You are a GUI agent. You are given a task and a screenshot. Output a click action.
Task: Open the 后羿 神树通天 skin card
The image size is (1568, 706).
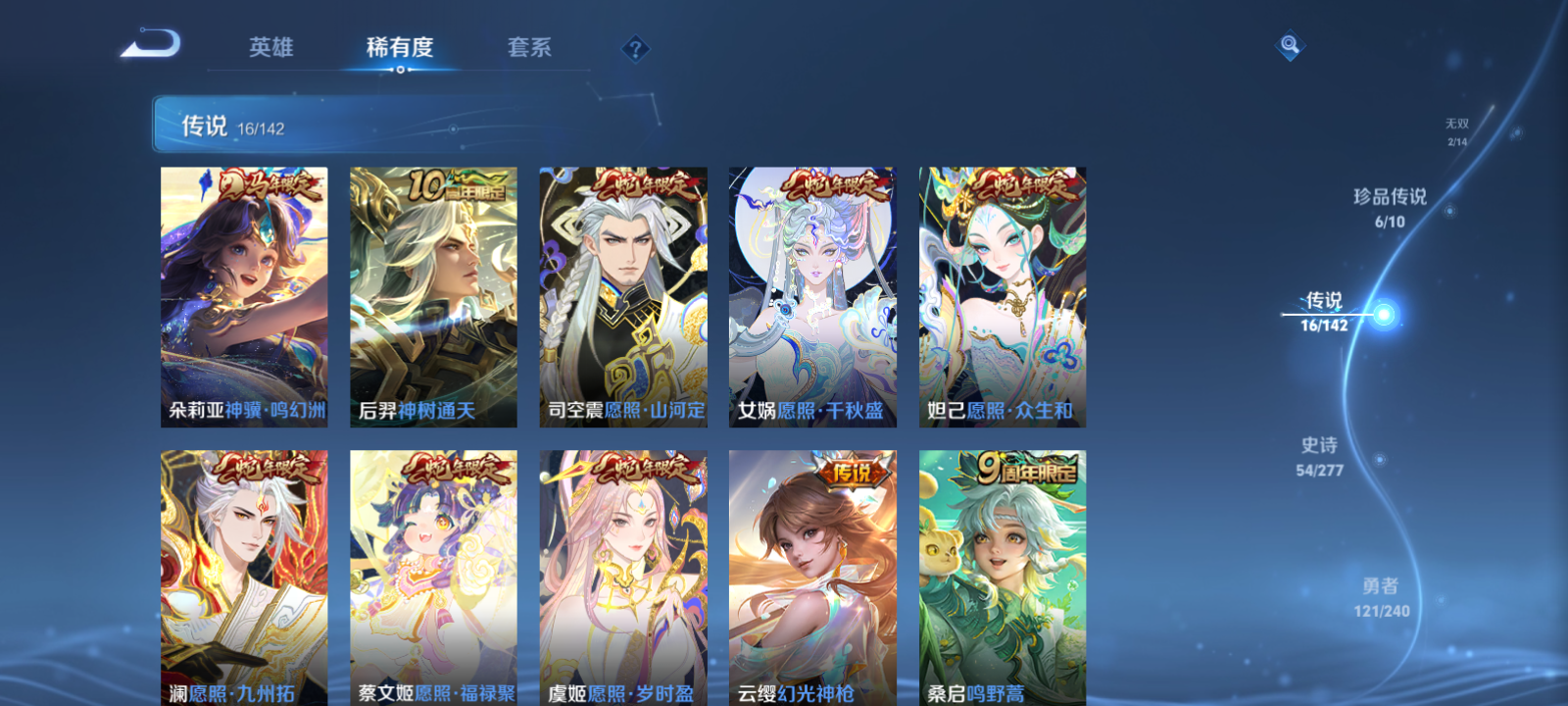tap(432, 297)
